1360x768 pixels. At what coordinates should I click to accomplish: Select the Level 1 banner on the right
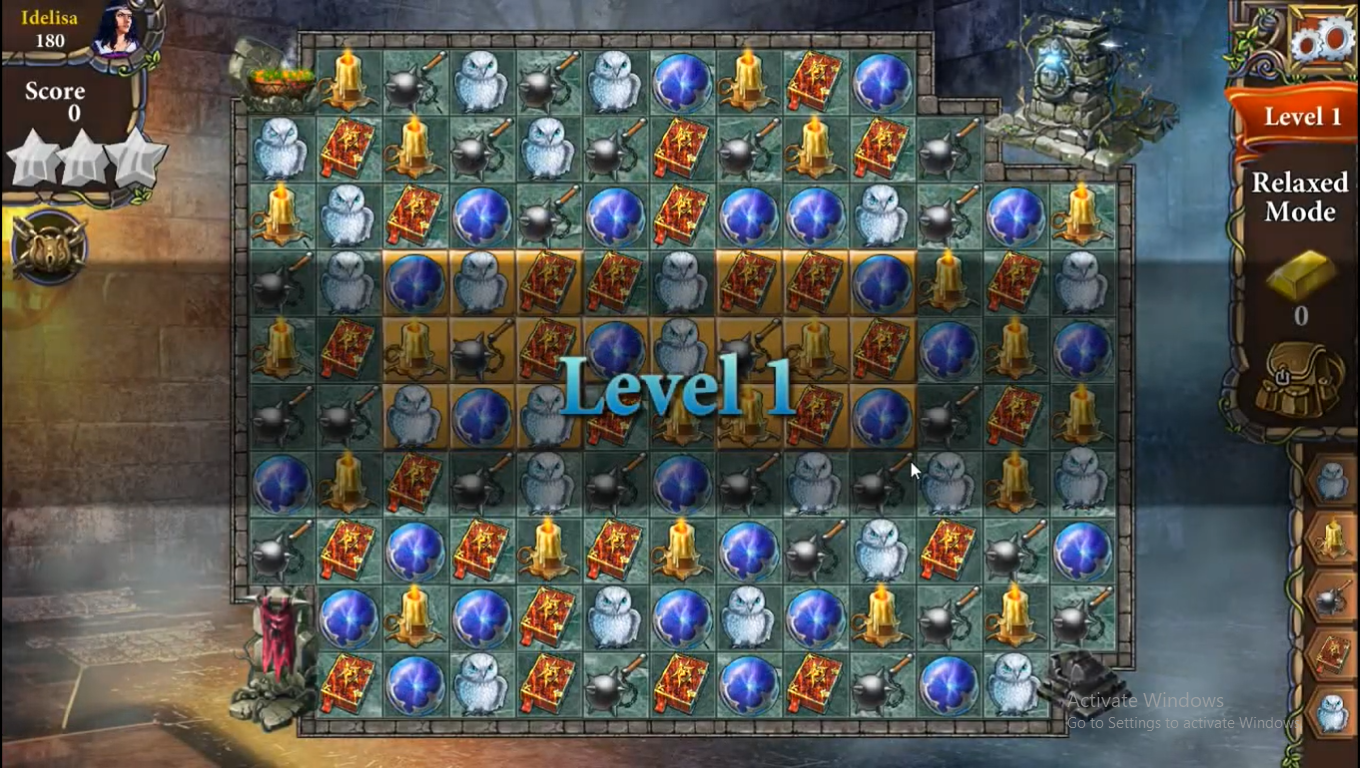point(1300,117)
